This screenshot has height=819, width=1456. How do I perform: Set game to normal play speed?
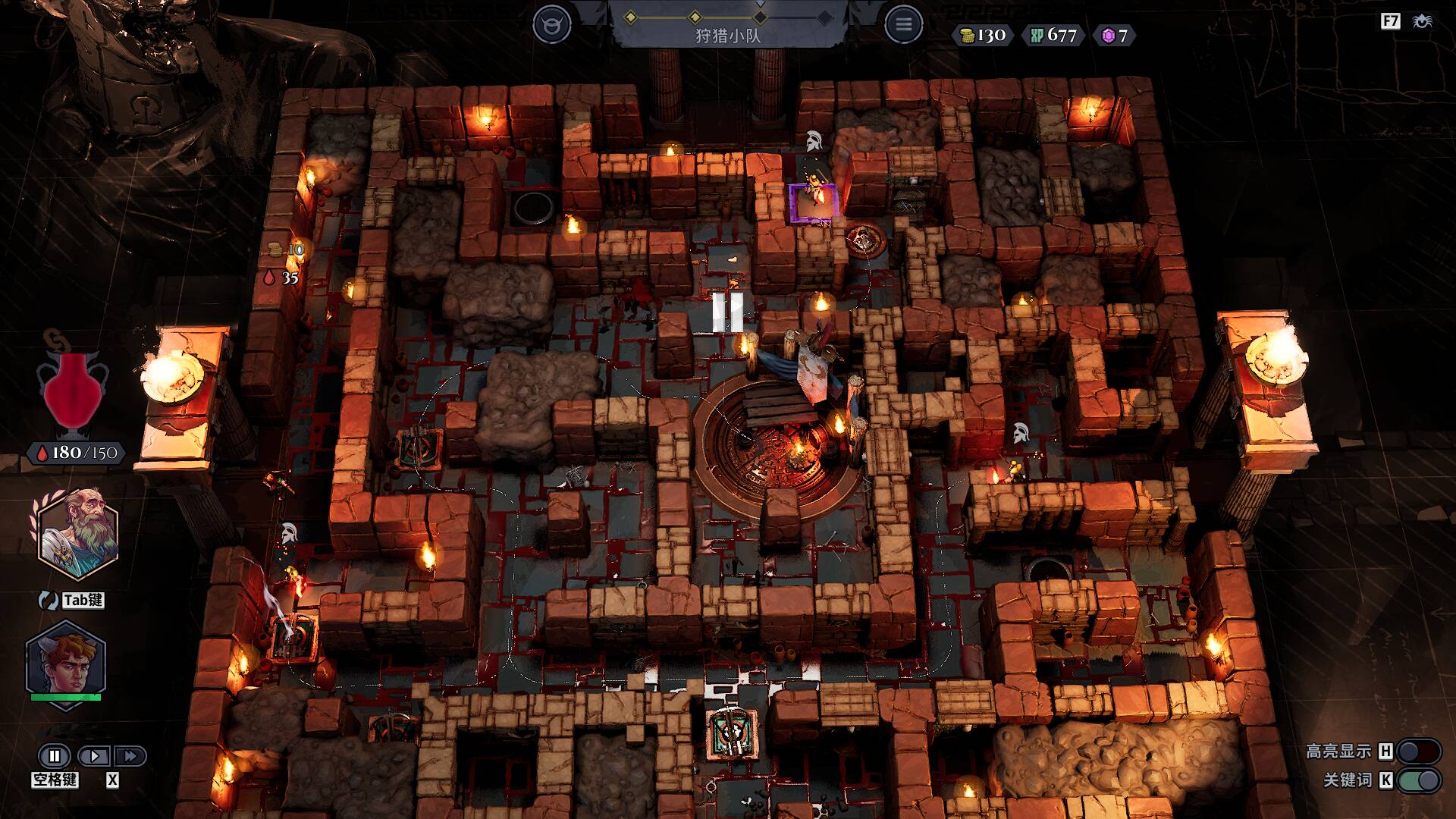pyautogui.click(x=95, y=755)
